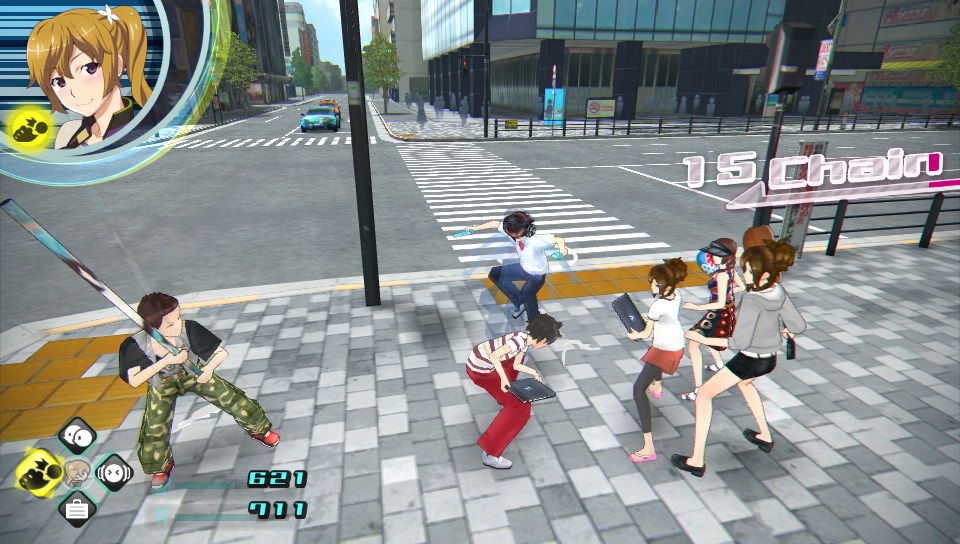Click the glowing fist icon beside the portrait
The image size is (960, 544).
tap(27, 127)
